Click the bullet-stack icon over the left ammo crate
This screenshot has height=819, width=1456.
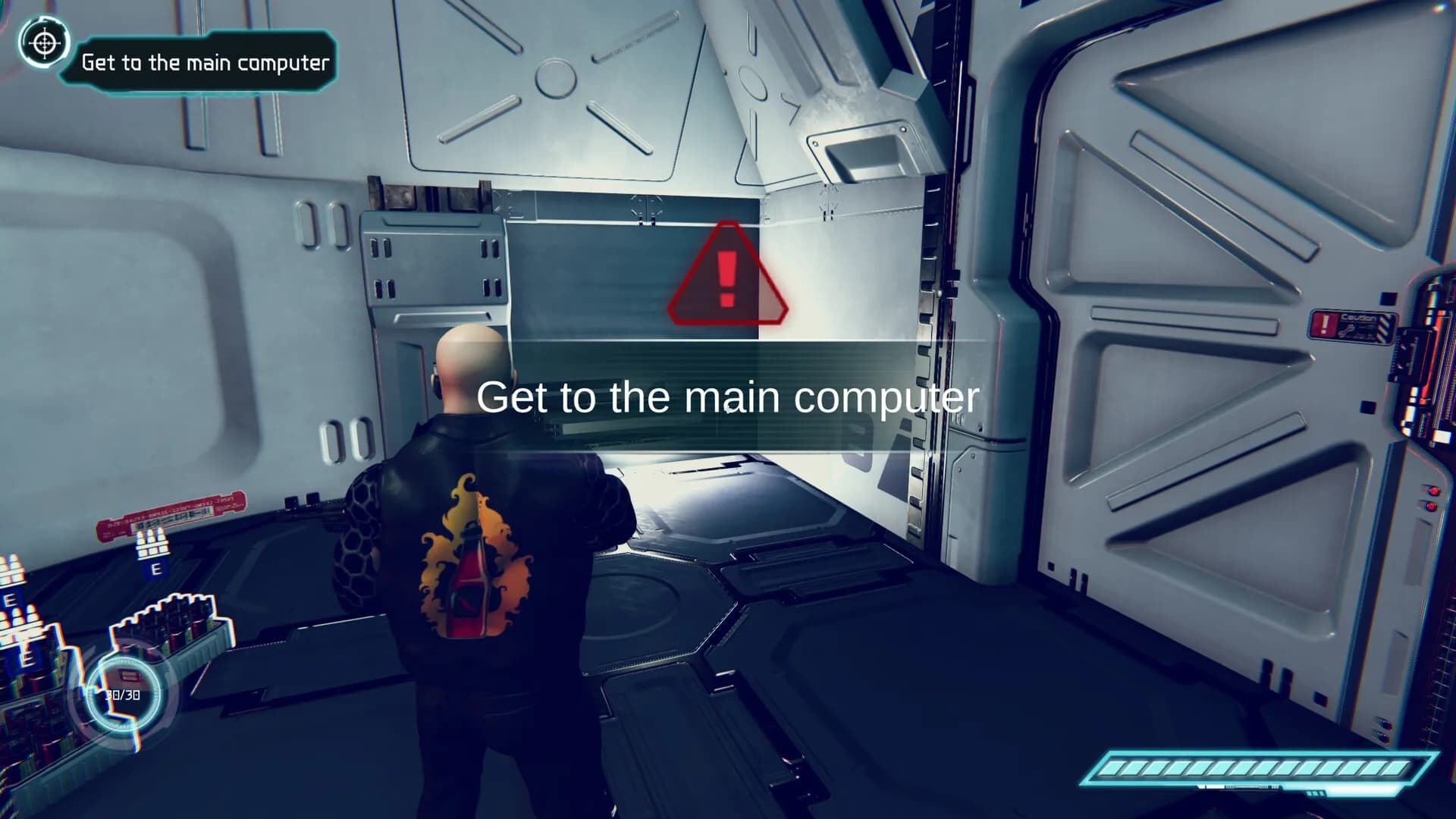(23, 622)
